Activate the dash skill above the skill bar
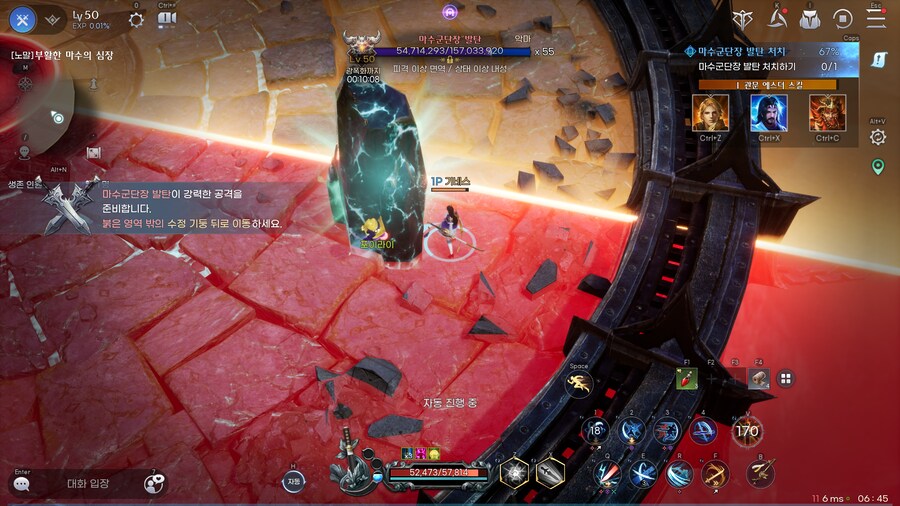The height and width of the screenshot is (506, 900). [579, 385]
